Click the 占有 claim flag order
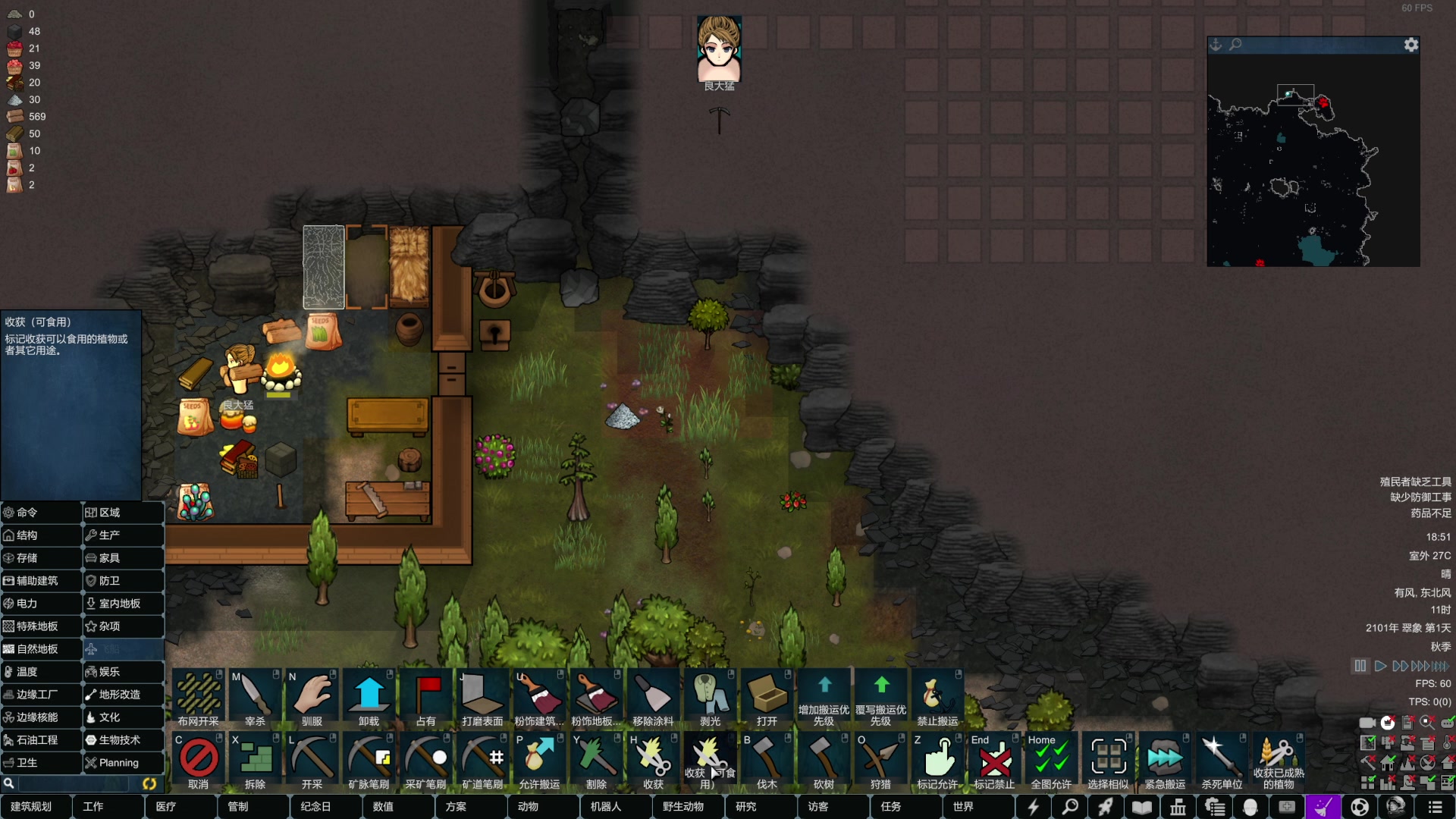 coord(426,698)
